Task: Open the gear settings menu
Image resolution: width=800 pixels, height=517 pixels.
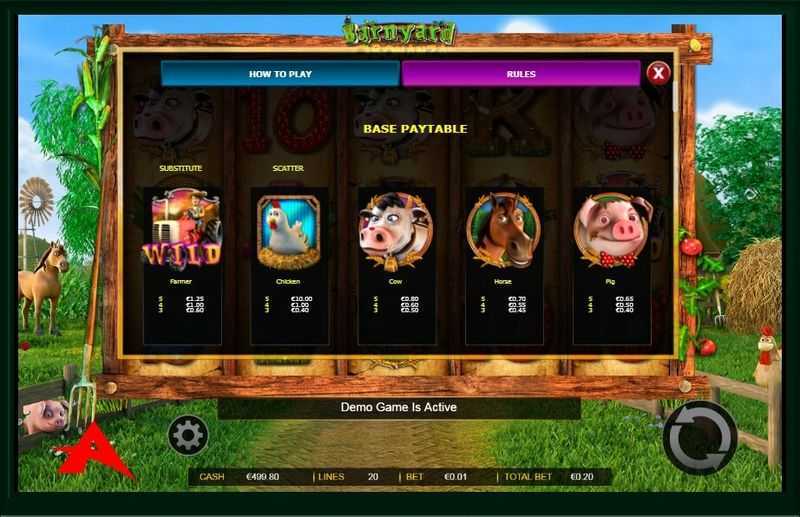Action: click(x=188, y=435)
